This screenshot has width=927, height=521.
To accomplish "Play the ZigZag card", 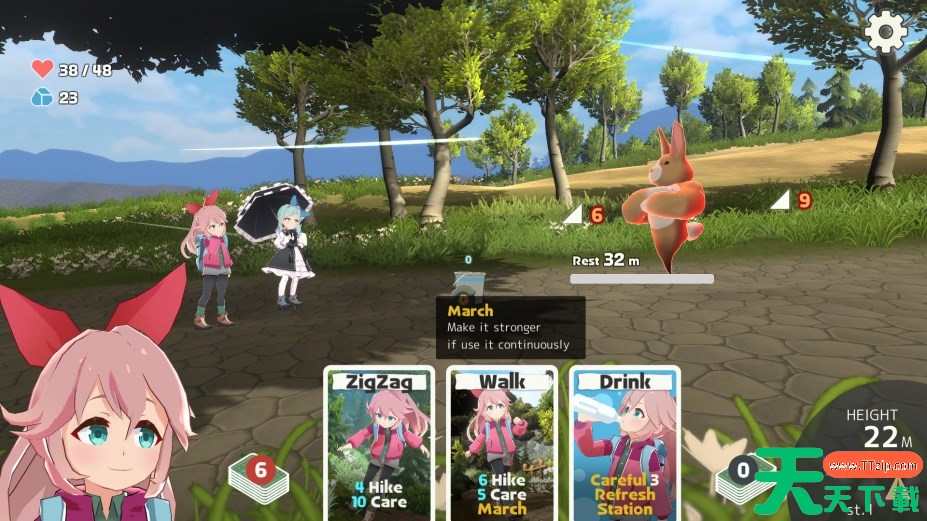I will 379,443.
